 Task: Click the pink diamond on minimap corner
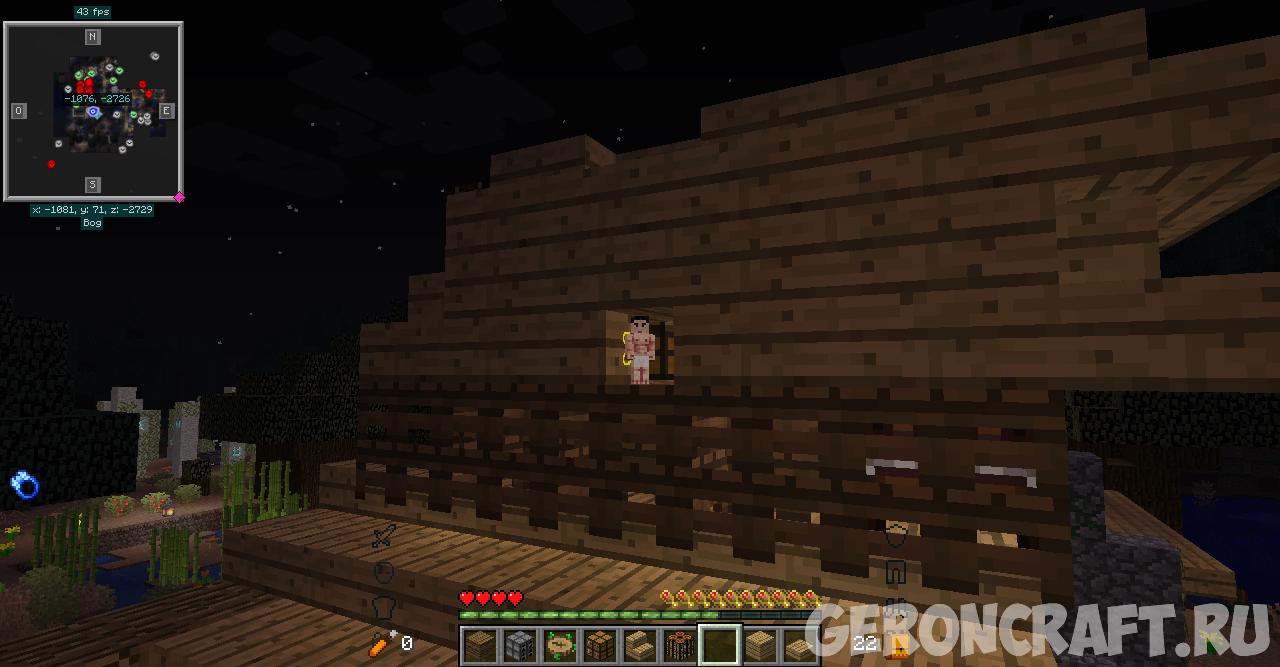pyautogui.click(x=180, y=197)
